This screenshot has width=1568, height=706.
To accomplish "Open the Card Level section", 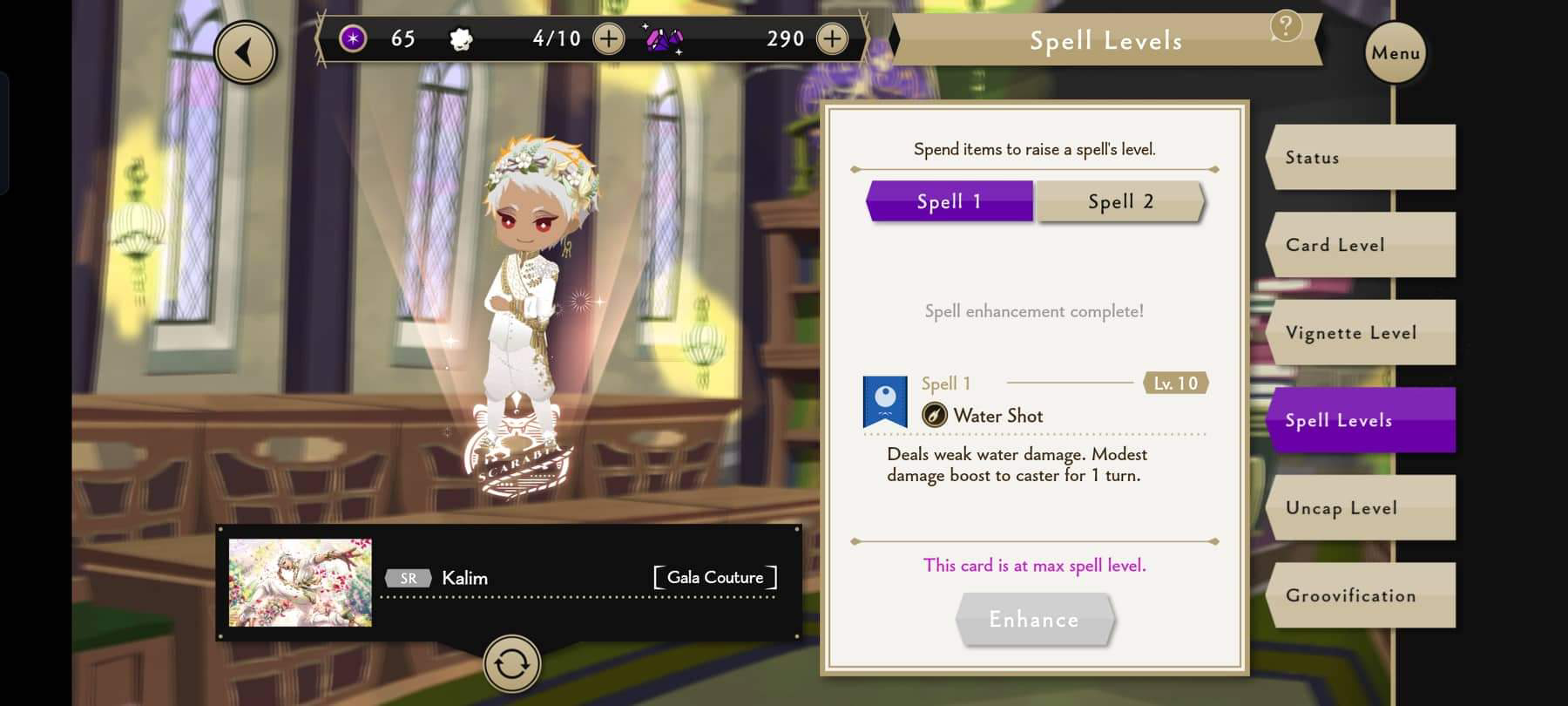I will pos(1361,245).
